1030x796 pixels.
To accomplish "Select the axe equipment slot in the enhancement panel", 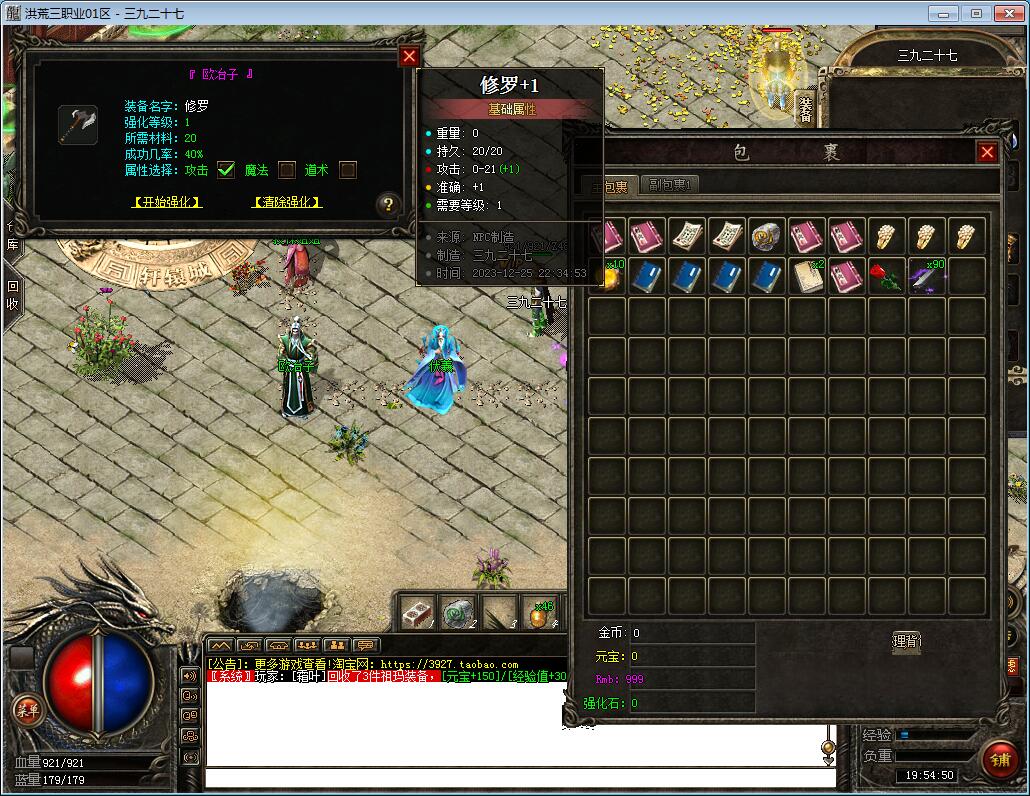I will tap(77, 125).
